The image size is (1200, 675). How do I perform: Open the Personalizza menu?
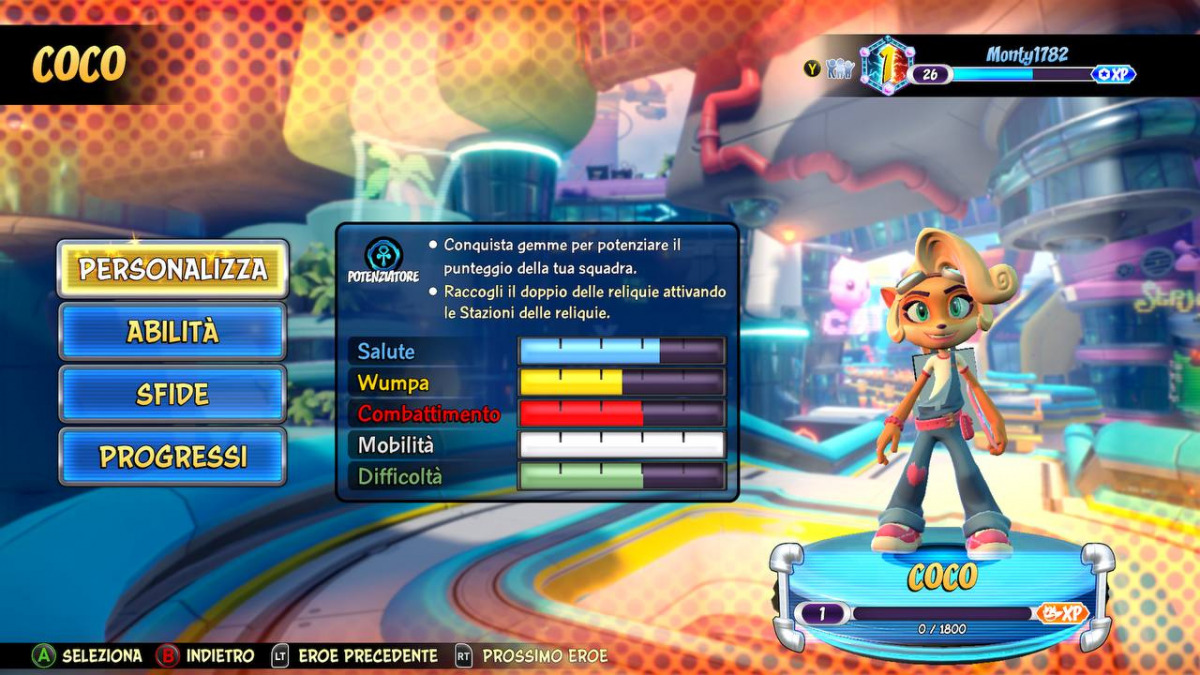[172, 269]
